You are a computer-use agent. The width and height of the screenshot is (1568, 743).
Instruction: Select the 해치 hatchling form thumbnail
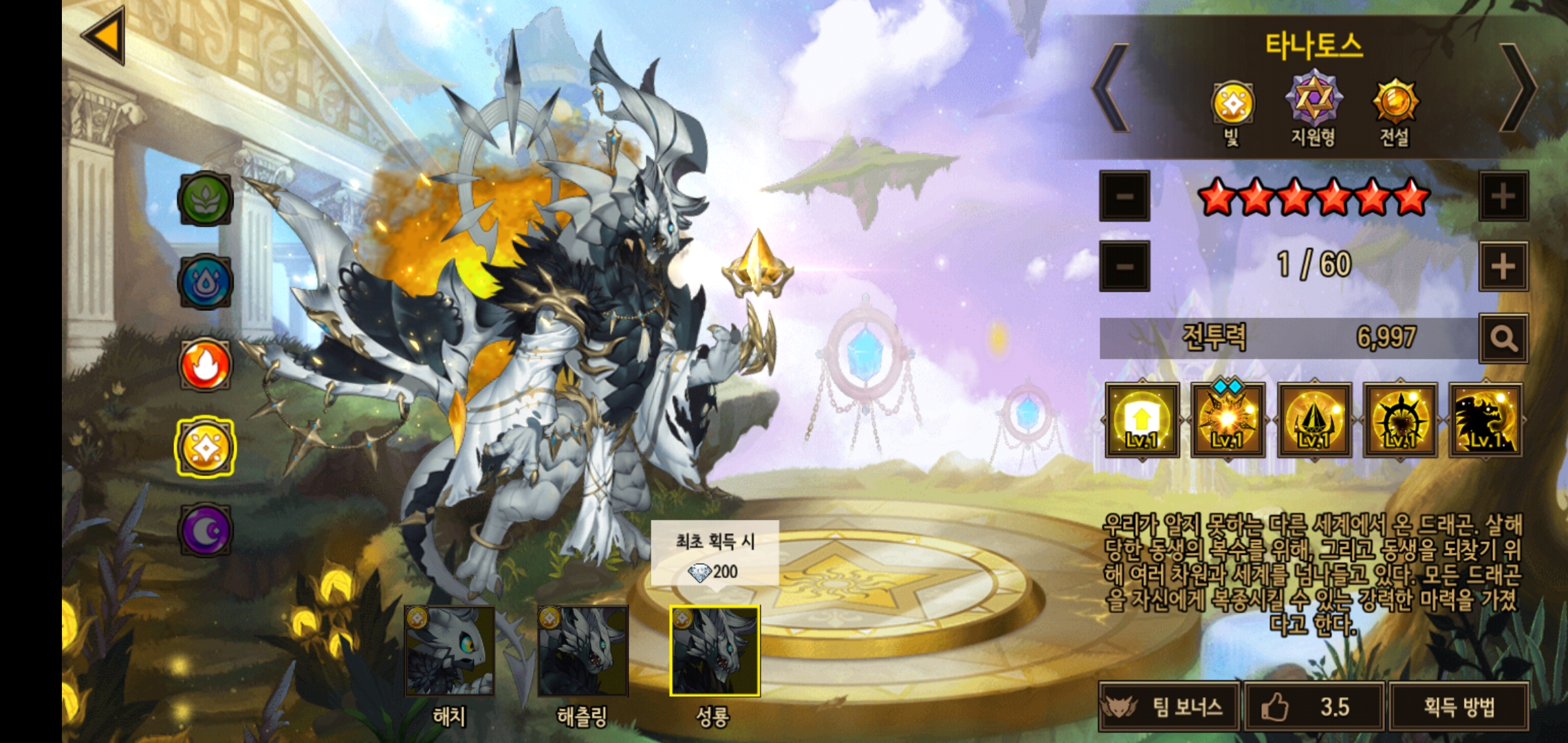click(x=449, y=652)
